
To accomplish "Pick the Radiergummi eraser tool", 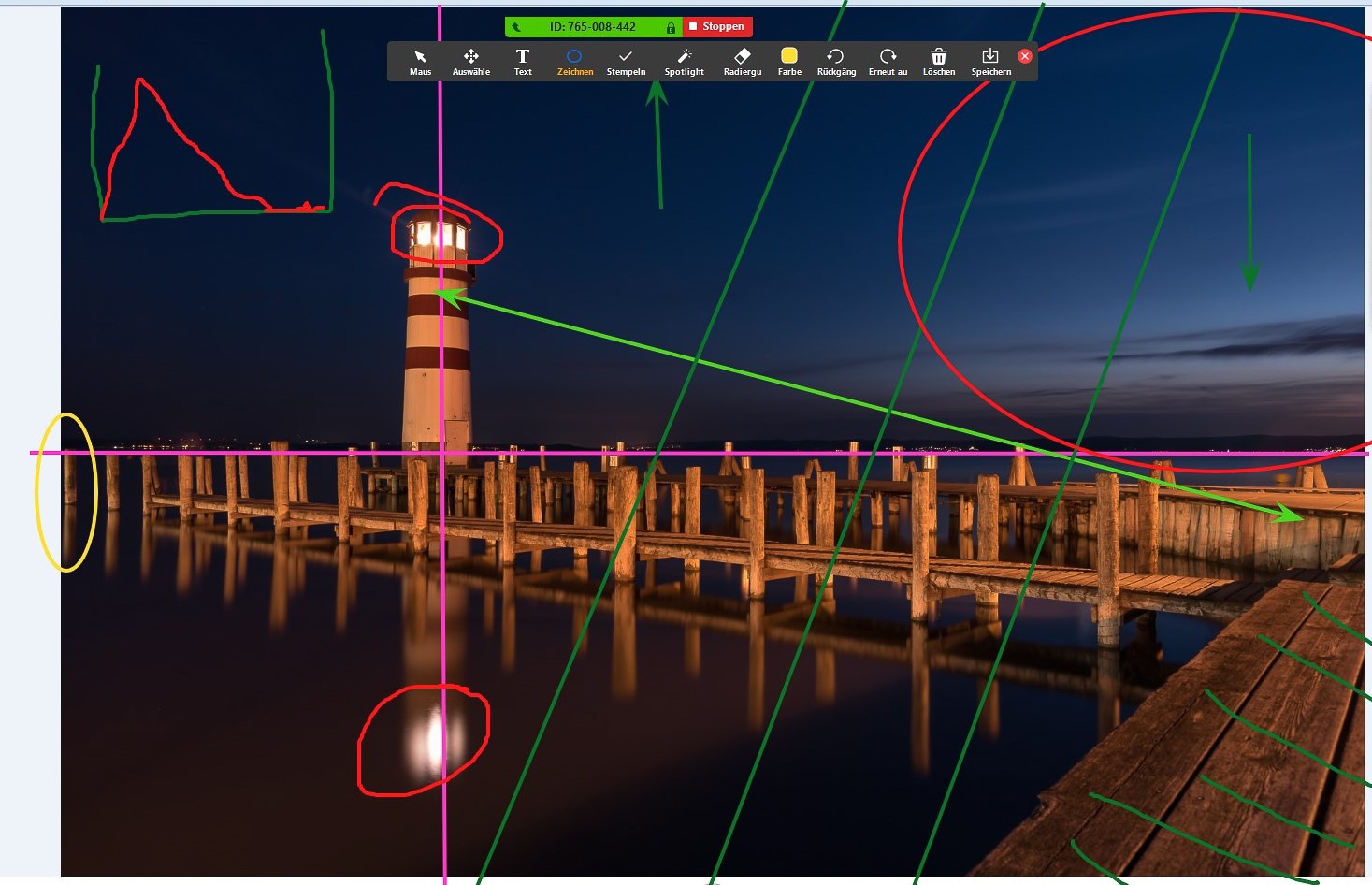I will click(743, 61).
